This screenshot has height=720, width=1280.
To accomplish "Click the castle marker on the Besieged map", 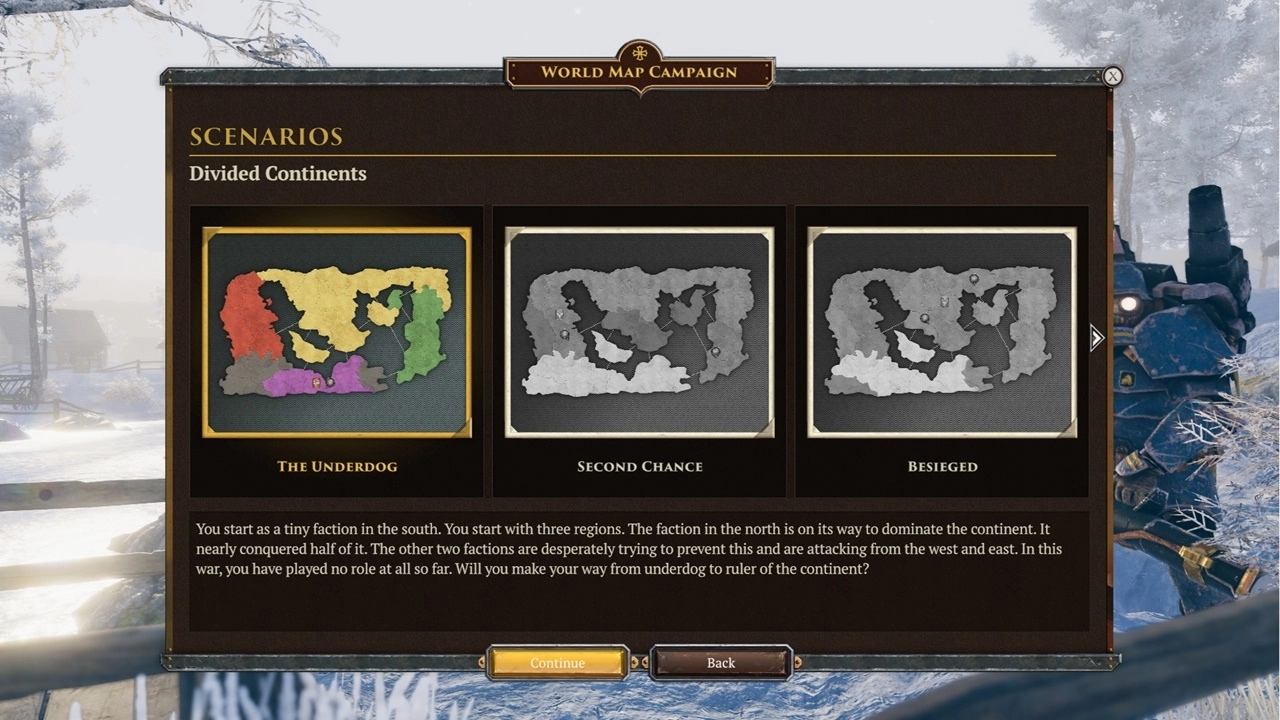I will [944, 301].
